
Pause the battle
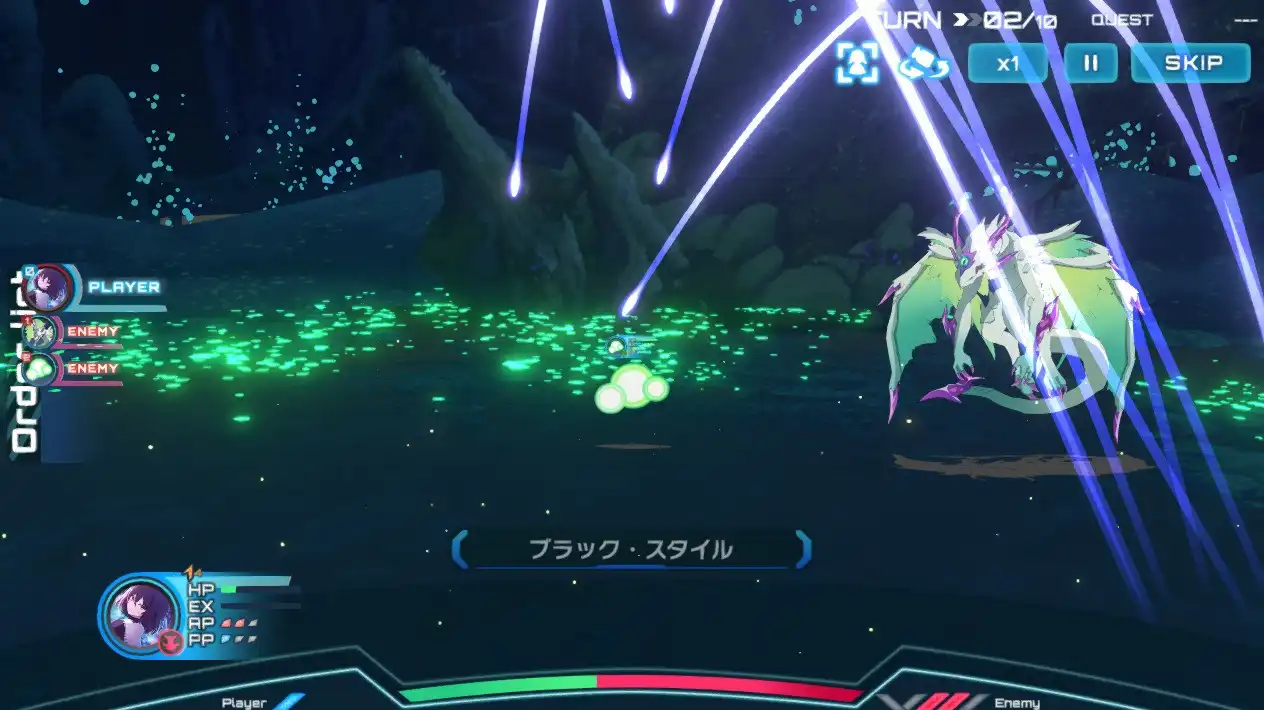tap(1090, 63)
